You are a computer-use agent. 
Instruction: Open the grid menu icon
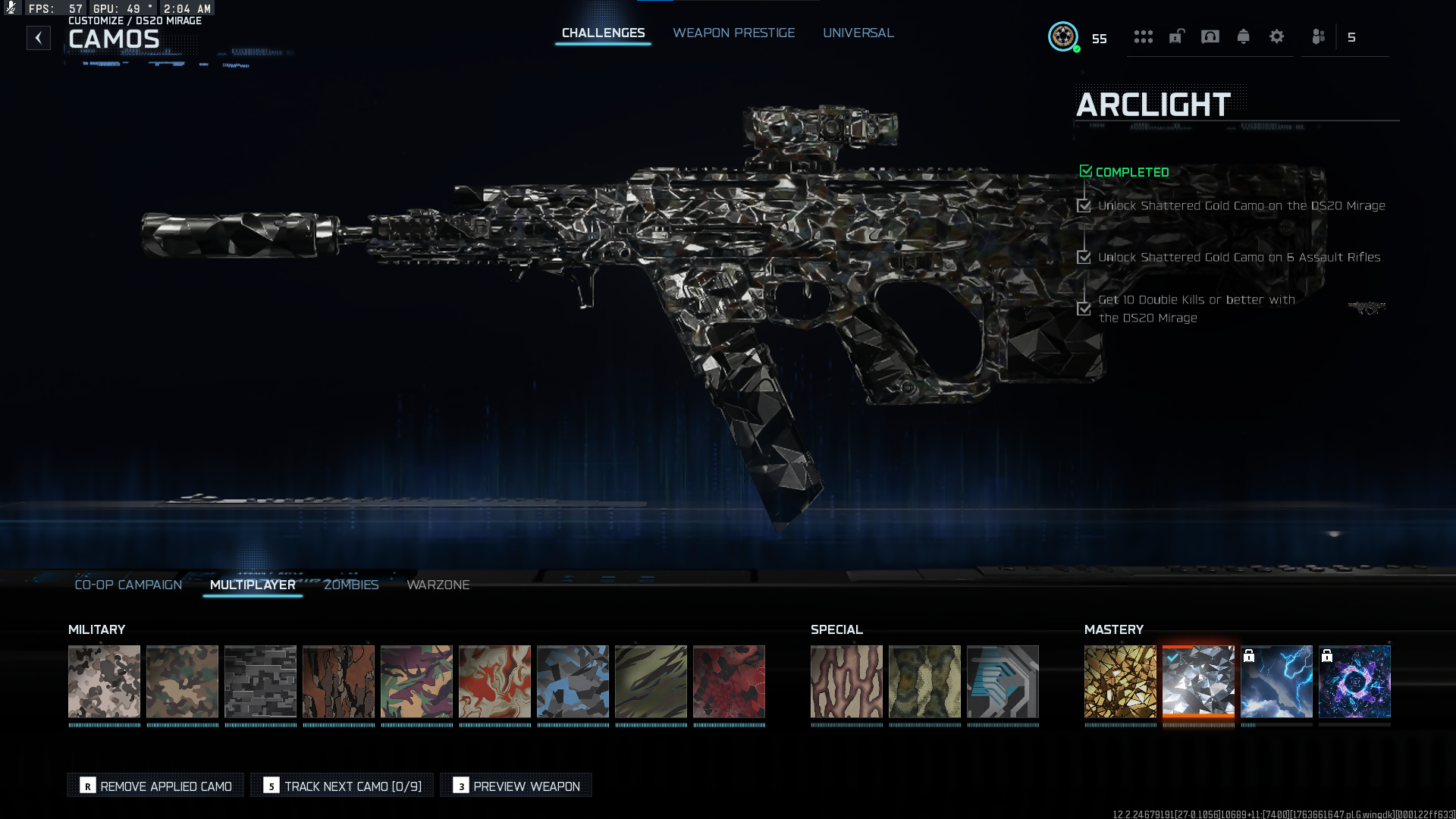tap(1143, 36)
